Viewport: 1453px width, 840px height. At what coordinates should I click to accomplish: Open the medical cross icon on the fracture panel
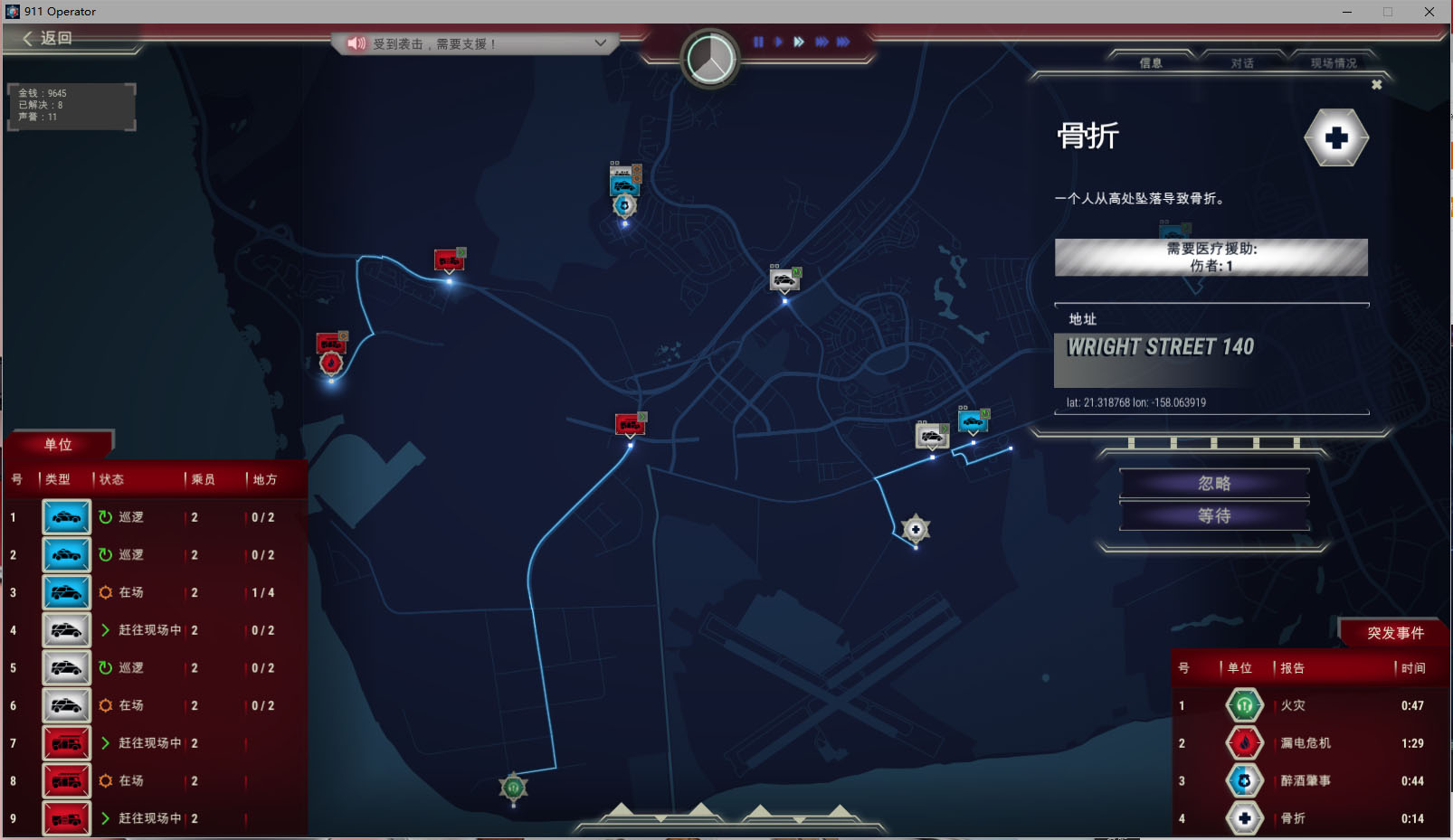(x=1336, y=139)
